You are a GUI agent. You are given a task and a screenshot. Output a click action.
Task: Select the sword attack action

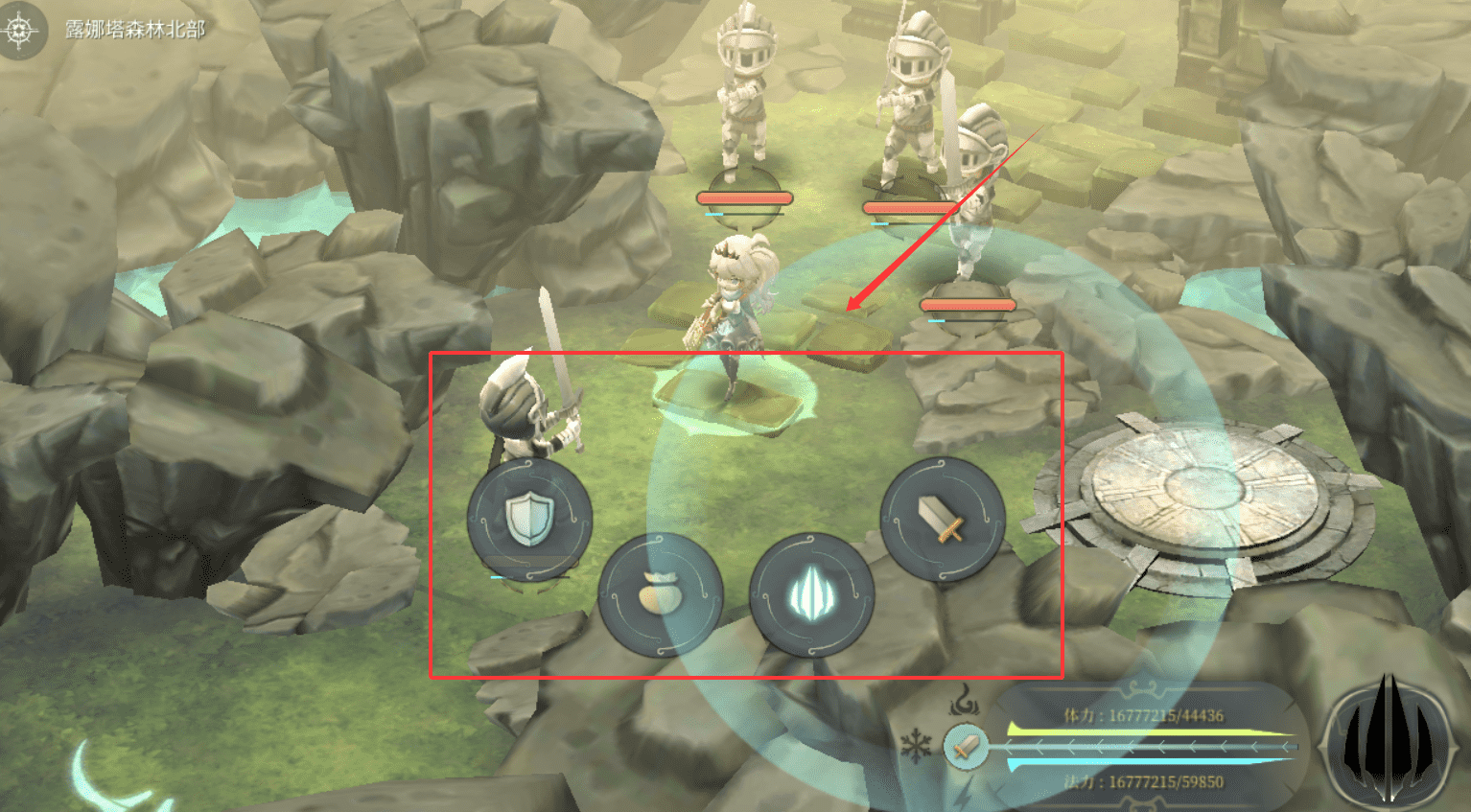coord(942,519)
